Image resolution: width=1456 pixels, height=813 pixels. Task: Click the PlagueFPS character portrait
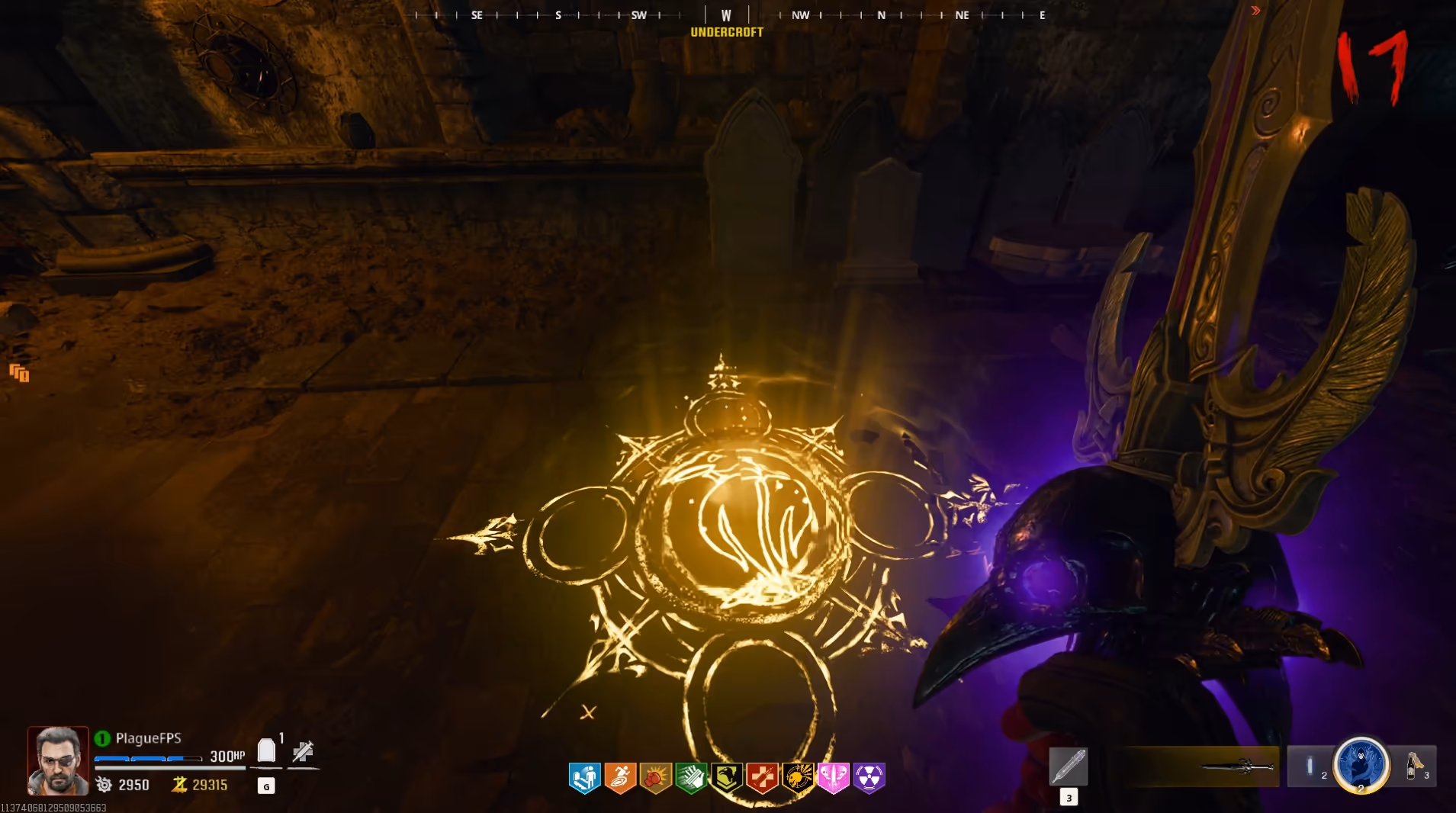tap(58, 760)
